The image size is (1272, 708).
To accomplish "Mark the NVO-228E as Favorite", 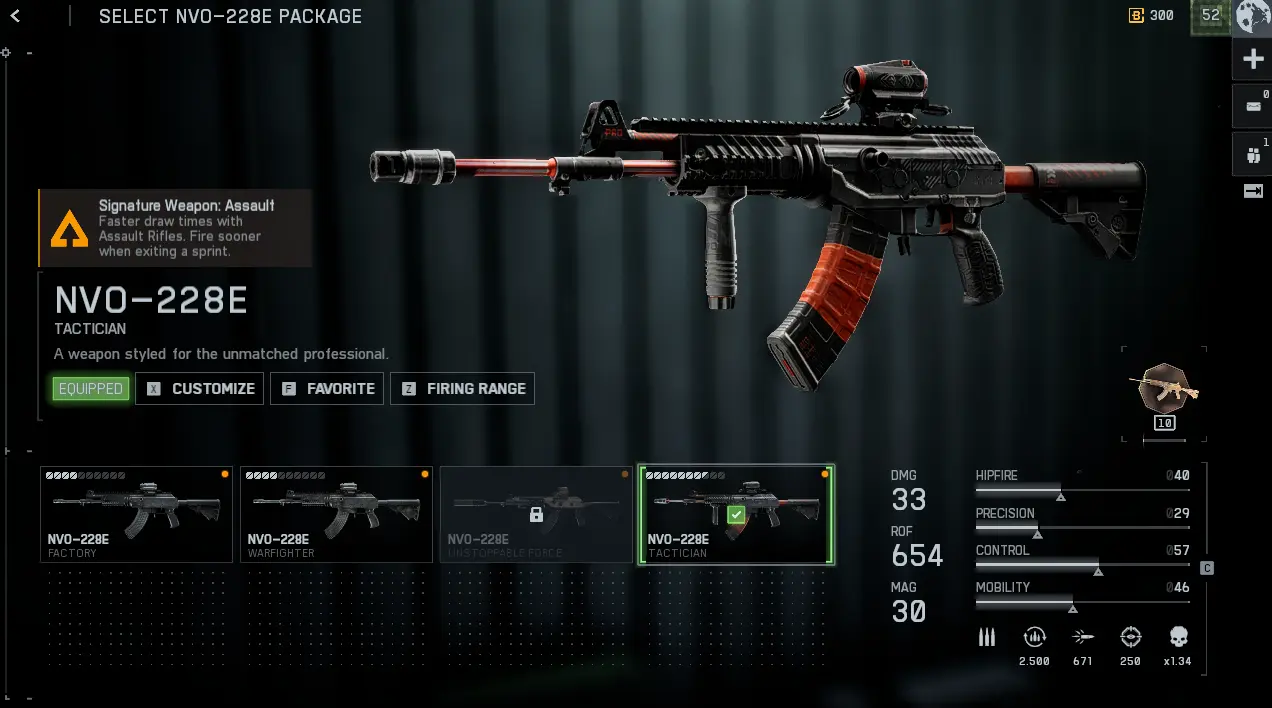I will coord(329,389).
